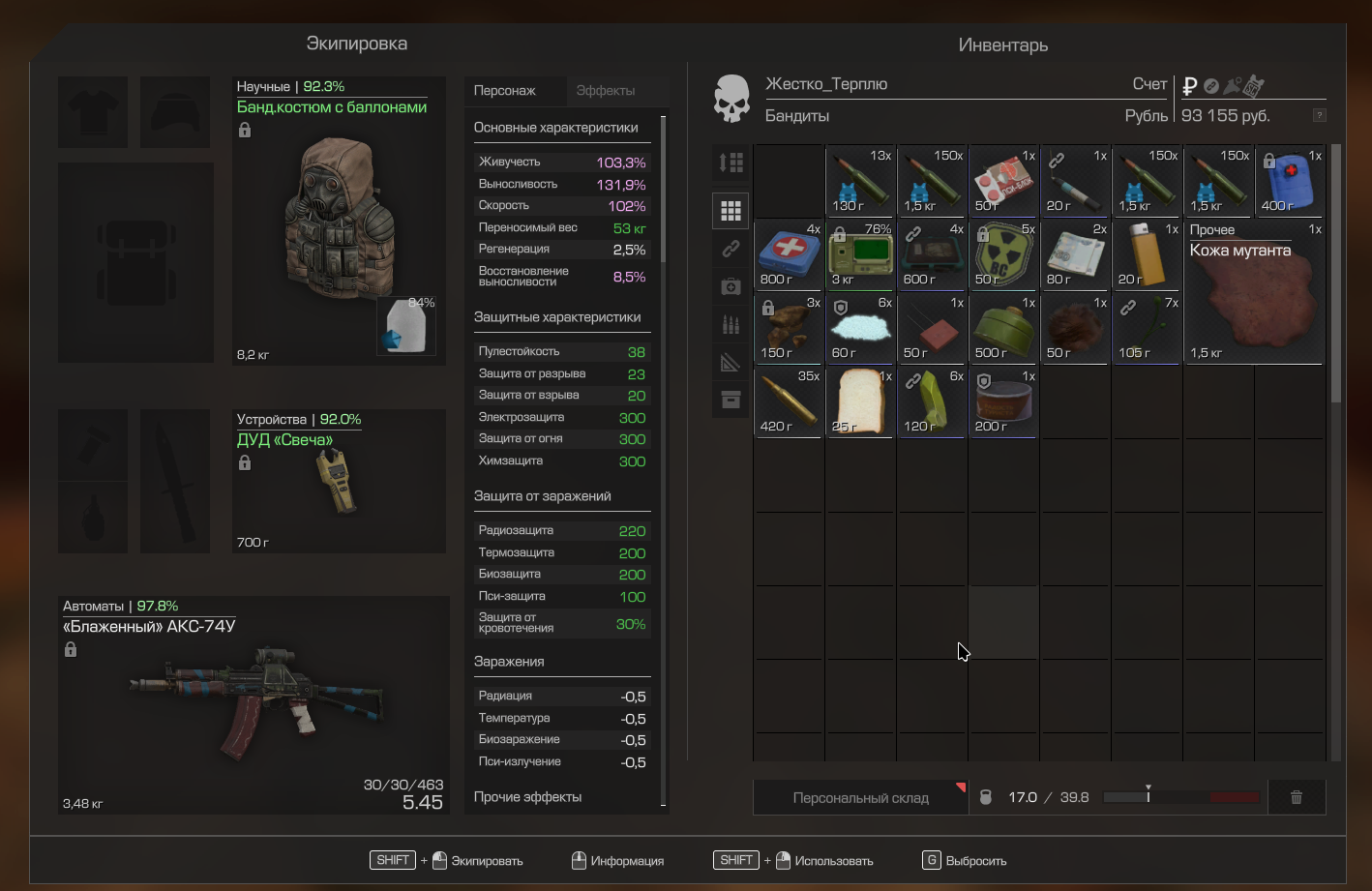The width and height of the screenshot is (1372, 891).
Task: Show all items with the grid filter
Action: [731, 210]
